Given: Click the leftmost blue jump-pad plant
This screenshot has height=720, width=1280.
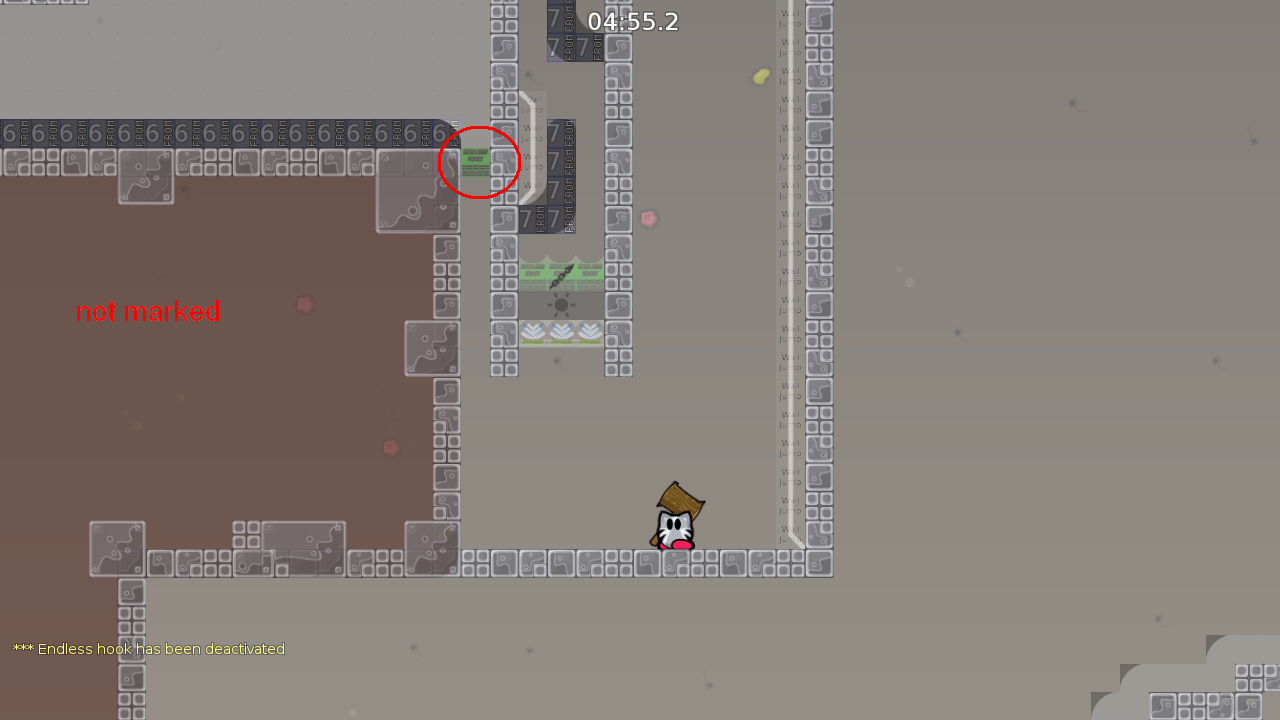Looking at the screenshot, I should (x=533, y=332).
